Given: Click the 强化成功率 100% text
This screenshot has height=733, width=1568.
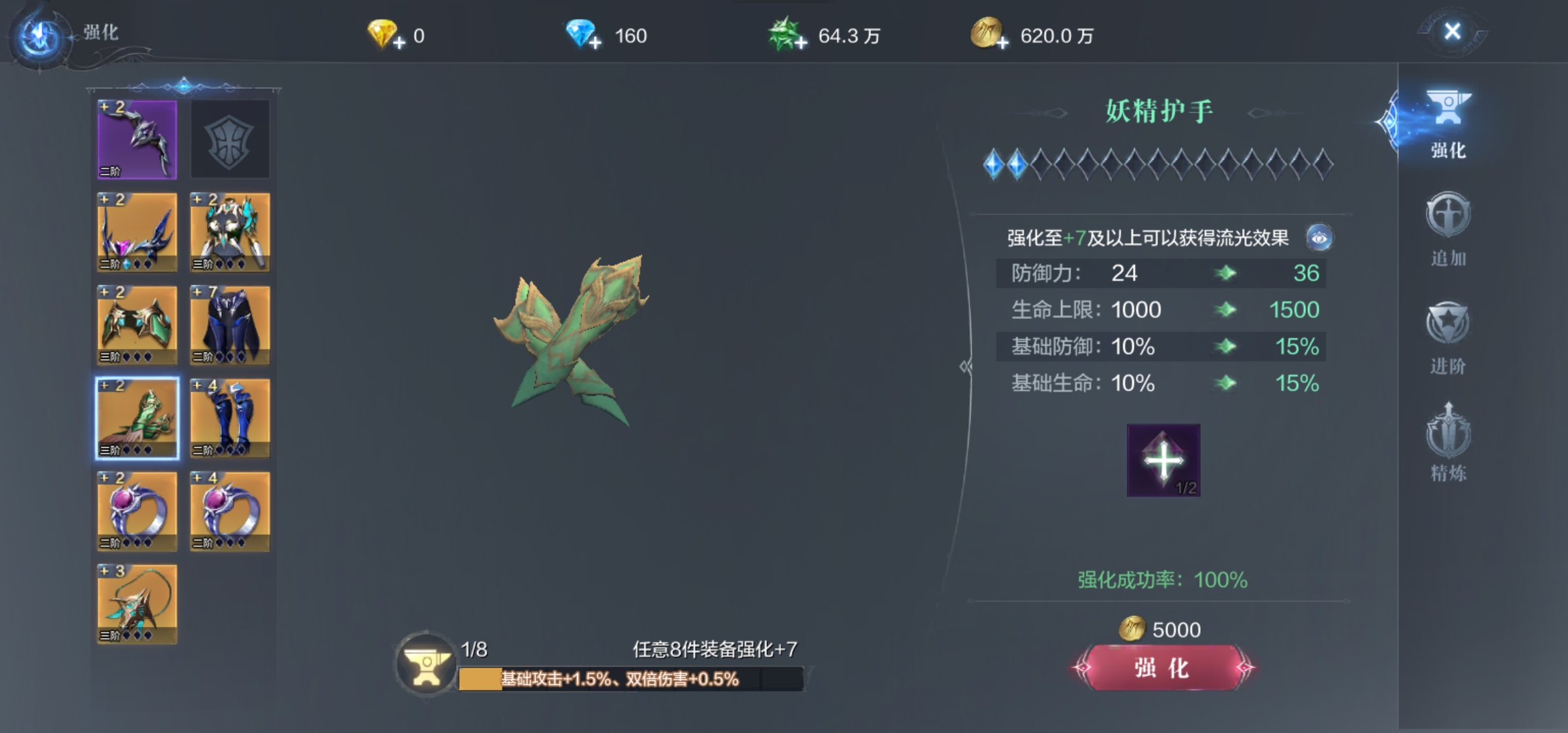Looking at the screenshot, I should click(x=1162, y=580).
